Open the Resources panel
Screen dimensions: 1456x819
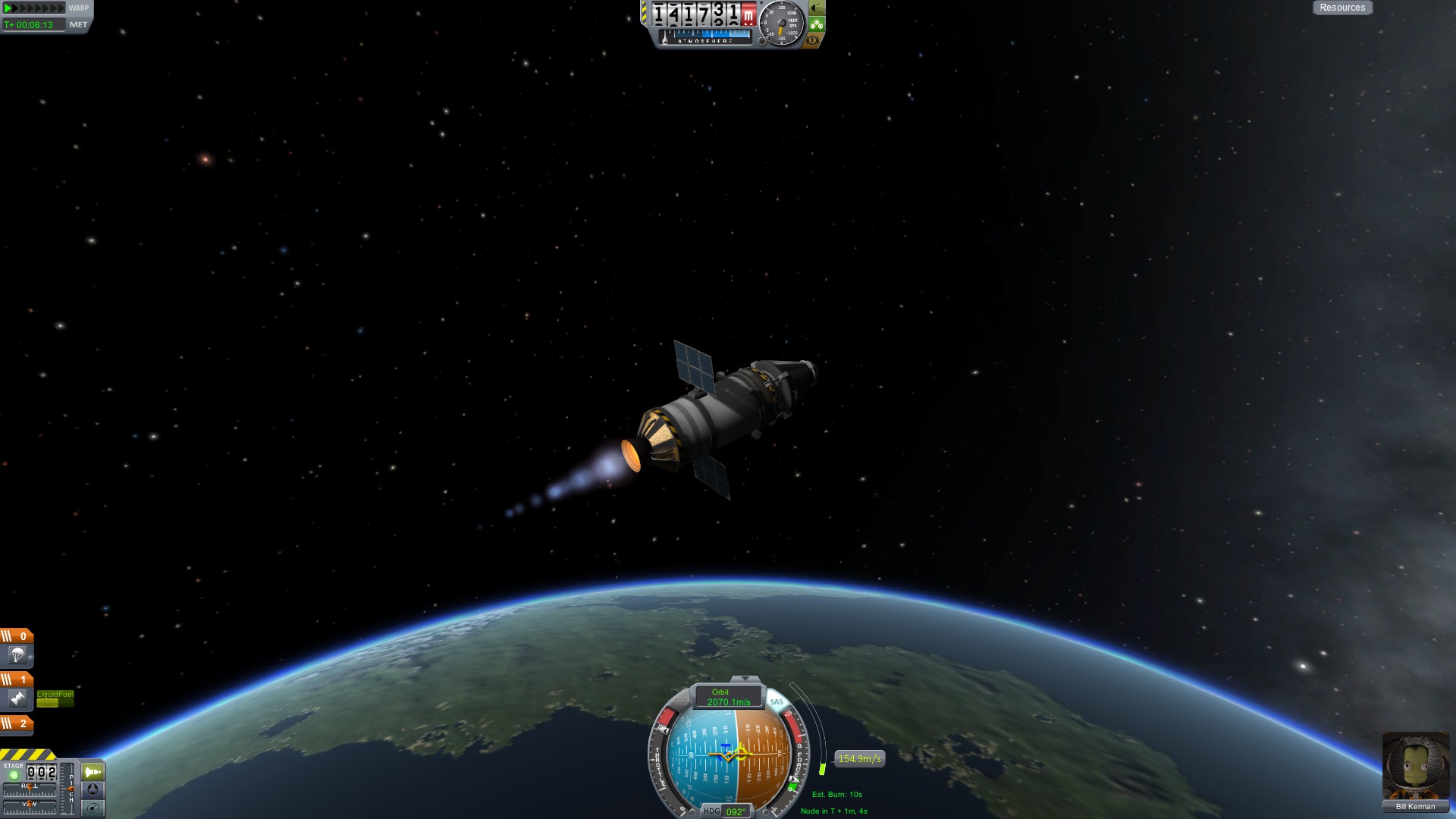click(1341, 8)
